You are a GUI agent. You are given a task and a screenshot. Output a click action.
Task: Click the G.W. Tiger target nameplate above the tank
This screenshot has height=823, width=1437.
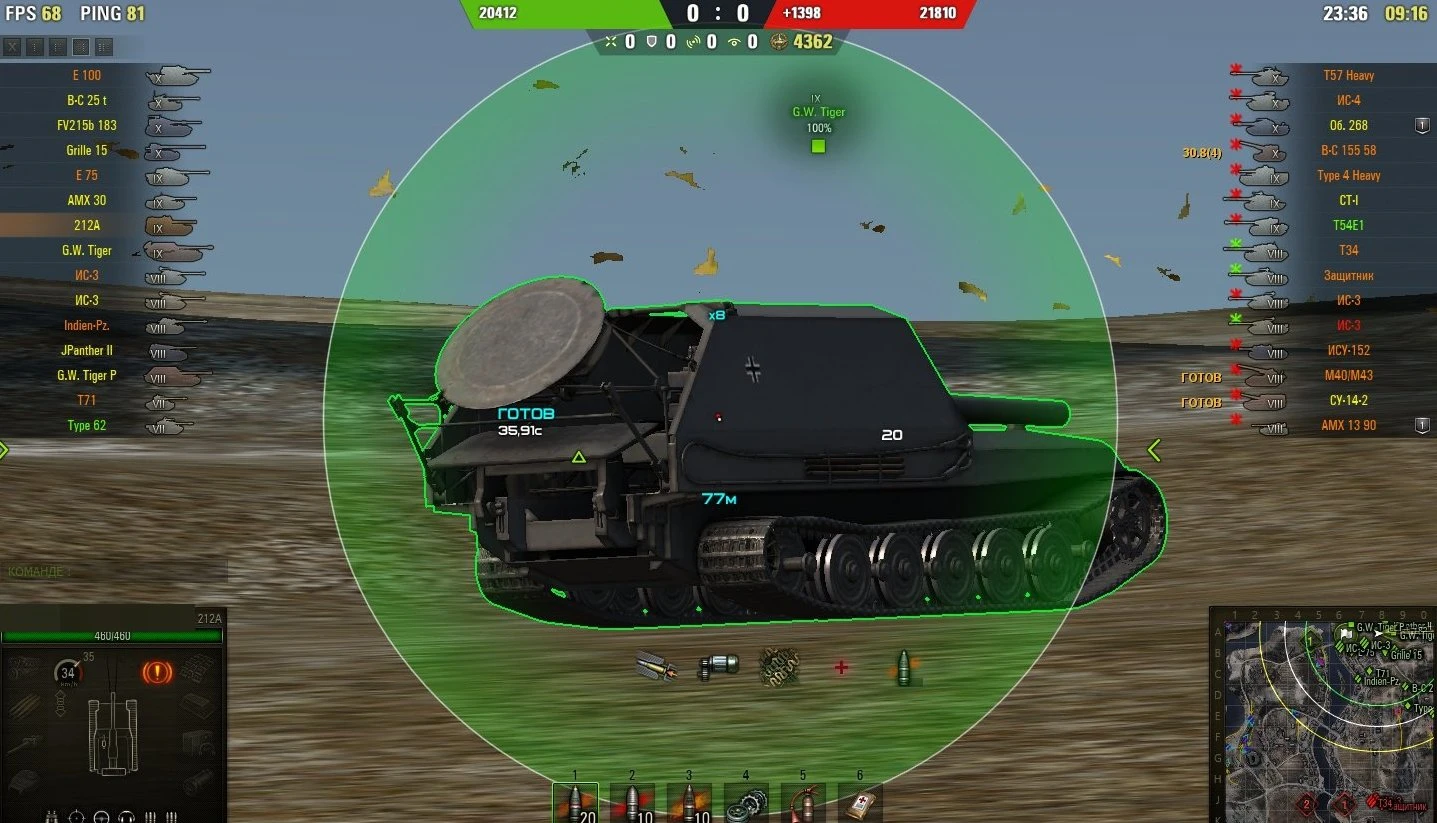coord(818,112)
